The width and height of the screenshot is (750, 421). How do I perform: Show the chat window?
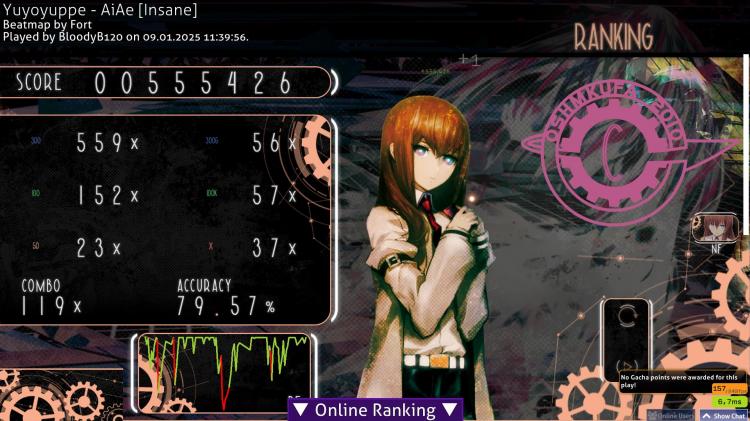pos(724,415)
